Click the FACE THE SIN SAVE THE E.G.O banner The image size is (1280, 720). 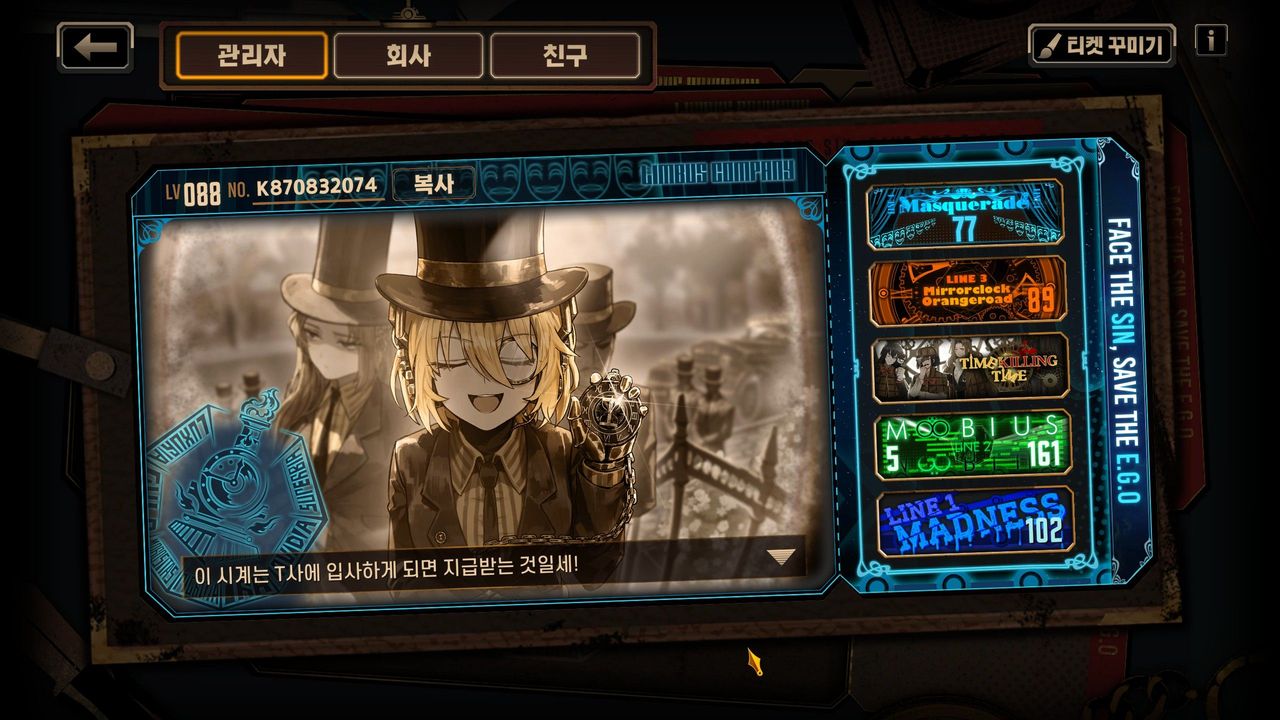(x=1116, y=360)
